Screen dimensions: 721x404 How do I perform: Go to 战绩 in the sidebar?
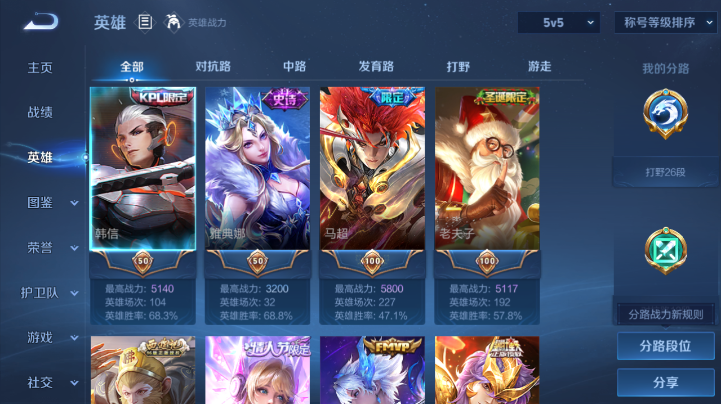40,113
